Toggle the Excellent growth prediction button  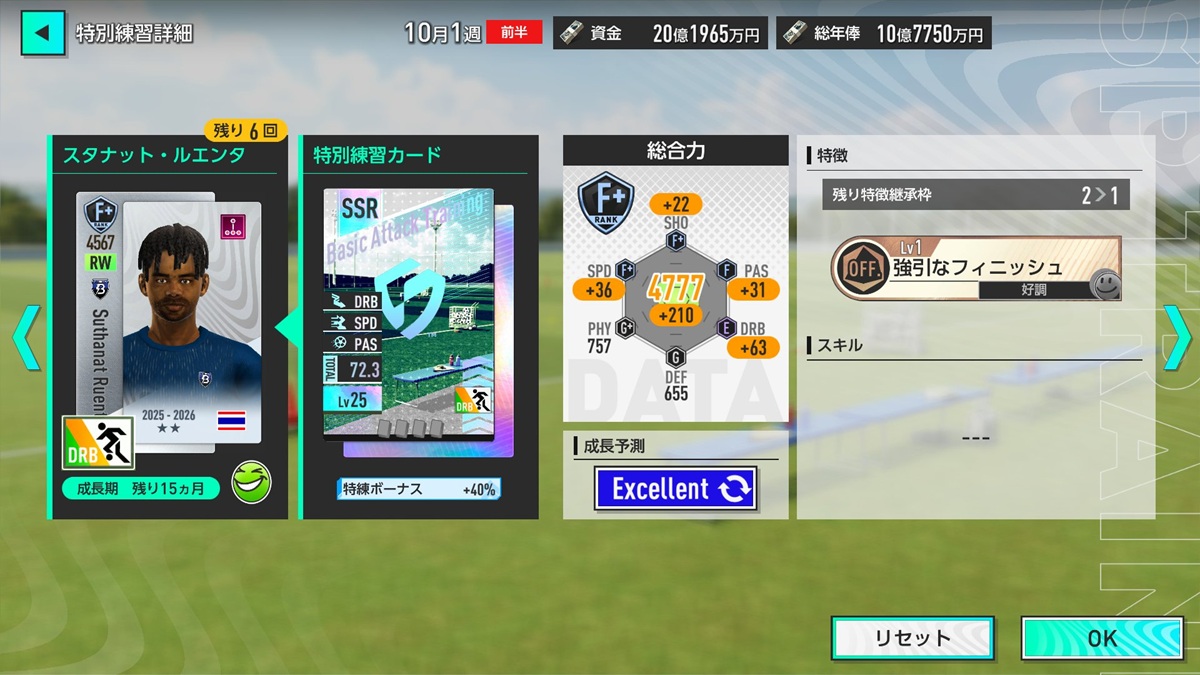675,489
